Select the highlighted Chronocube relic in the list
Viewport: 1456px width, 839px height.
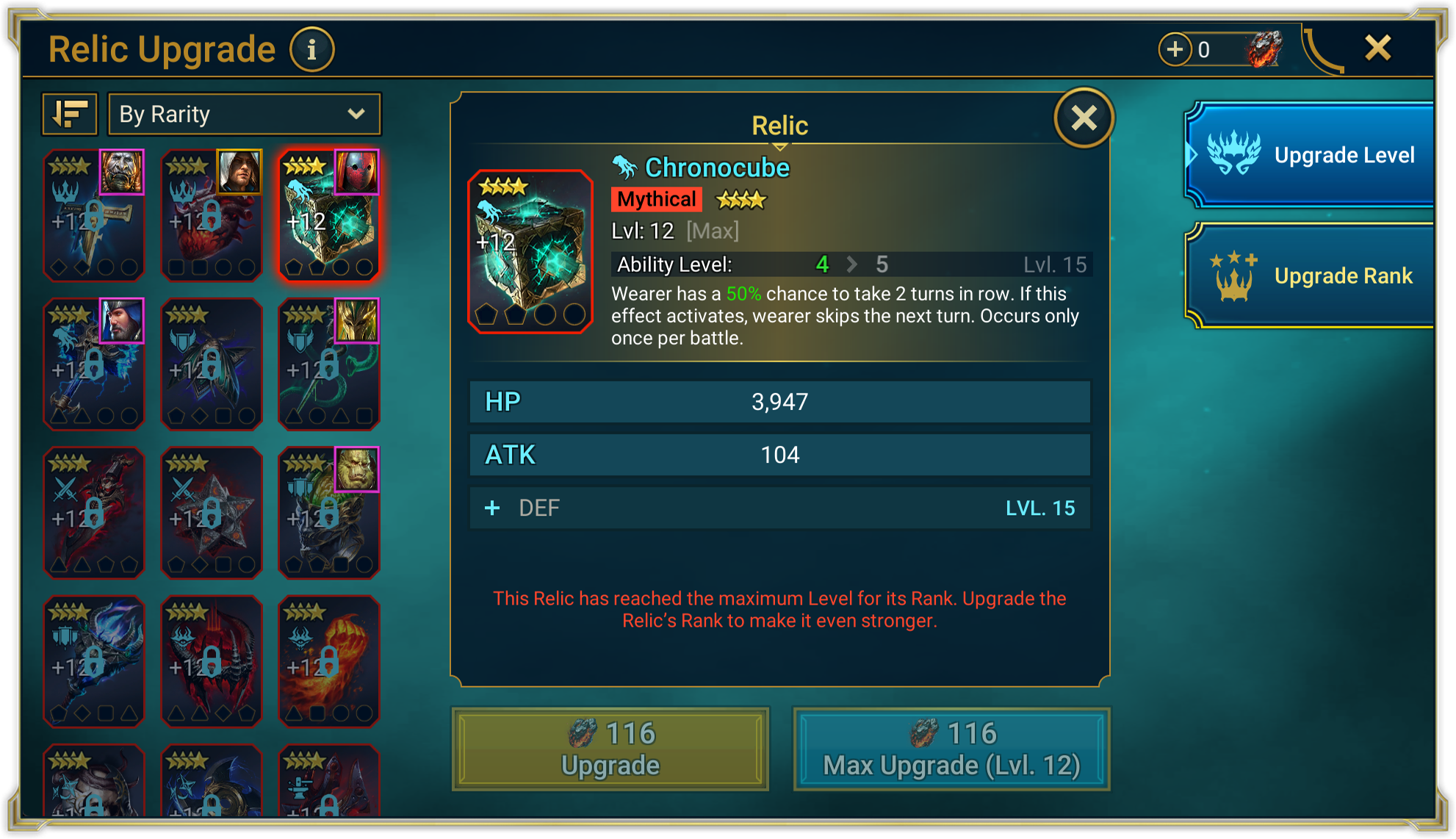pos(329,215)
